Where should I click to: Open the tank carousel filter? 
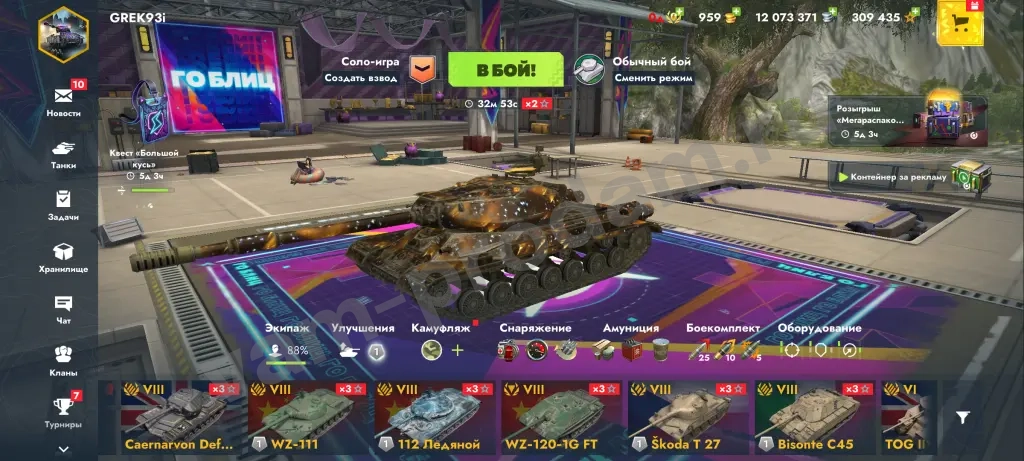[x=962, y=418]
